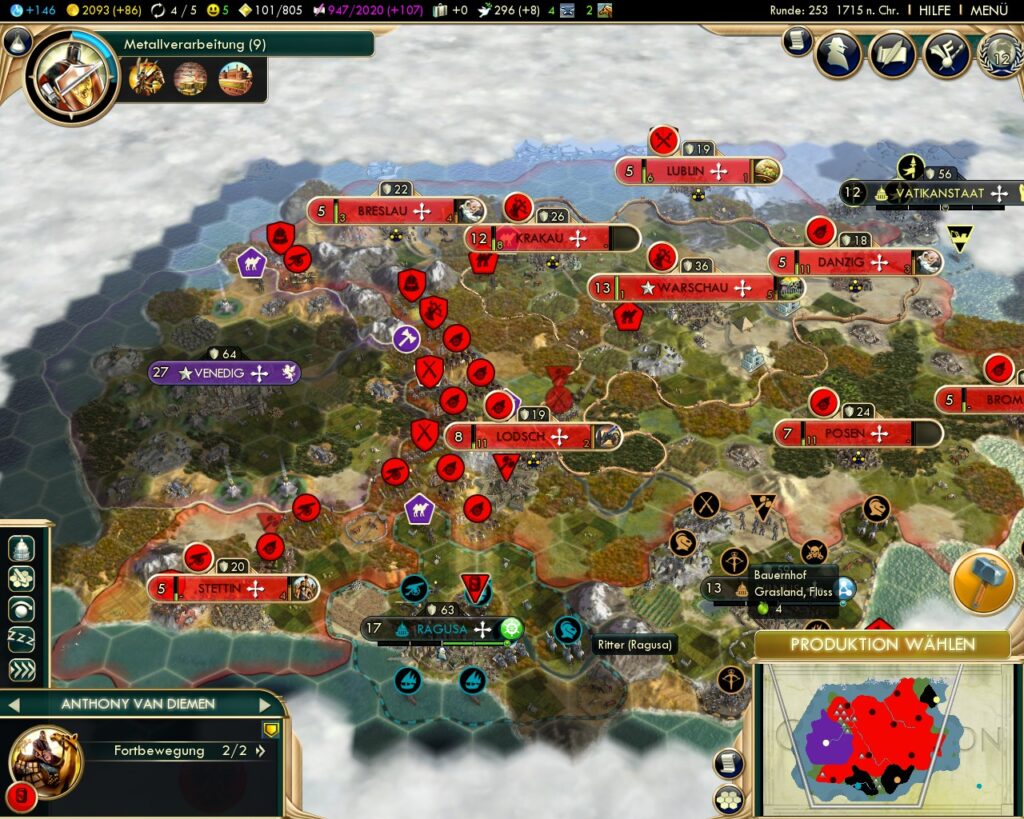
Task: Open the espionage overview spy icon
Action: [x=838, y=54]
